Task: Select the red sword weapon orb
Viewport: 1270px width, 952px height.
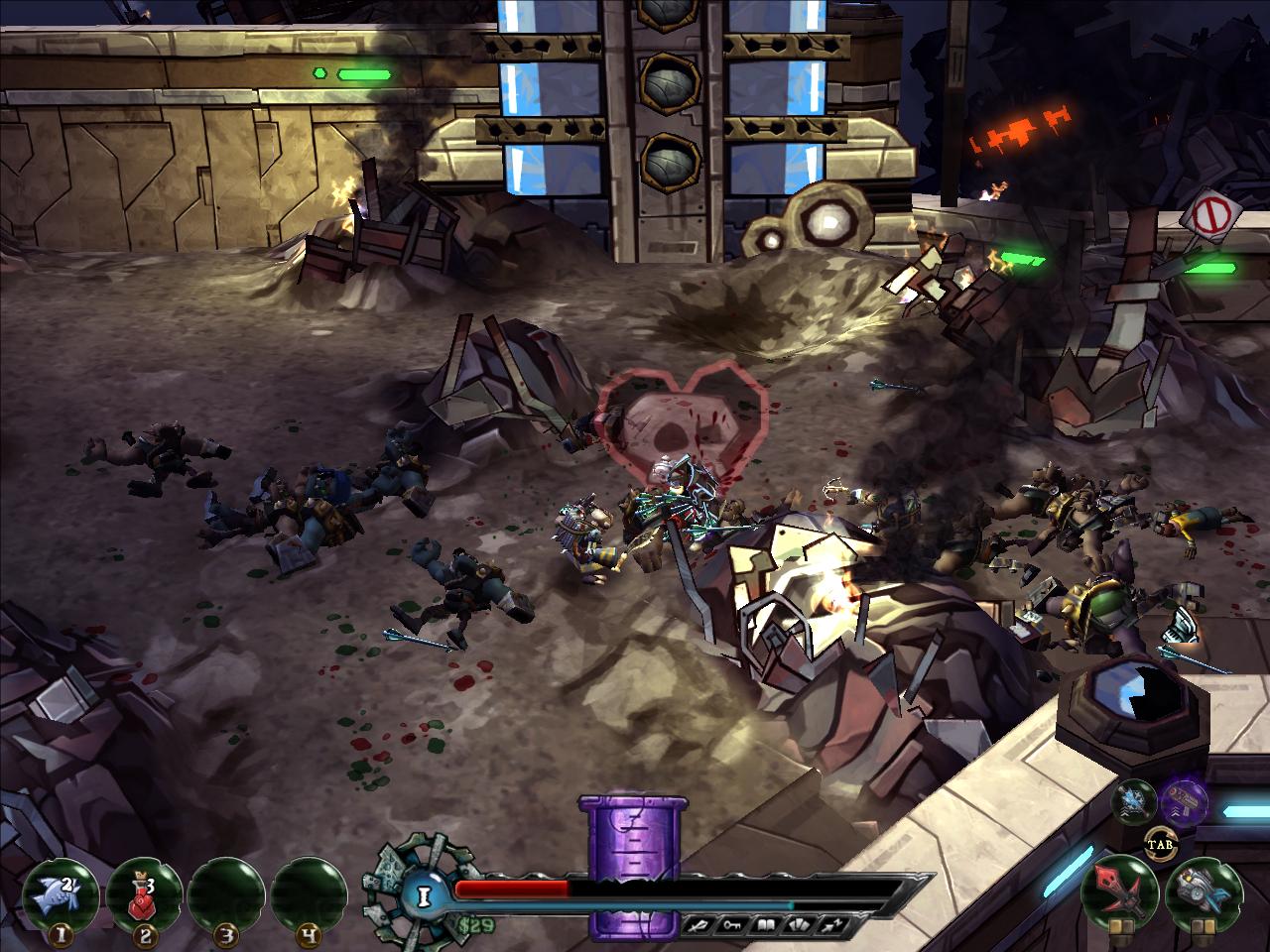Action: [1125, 888]
